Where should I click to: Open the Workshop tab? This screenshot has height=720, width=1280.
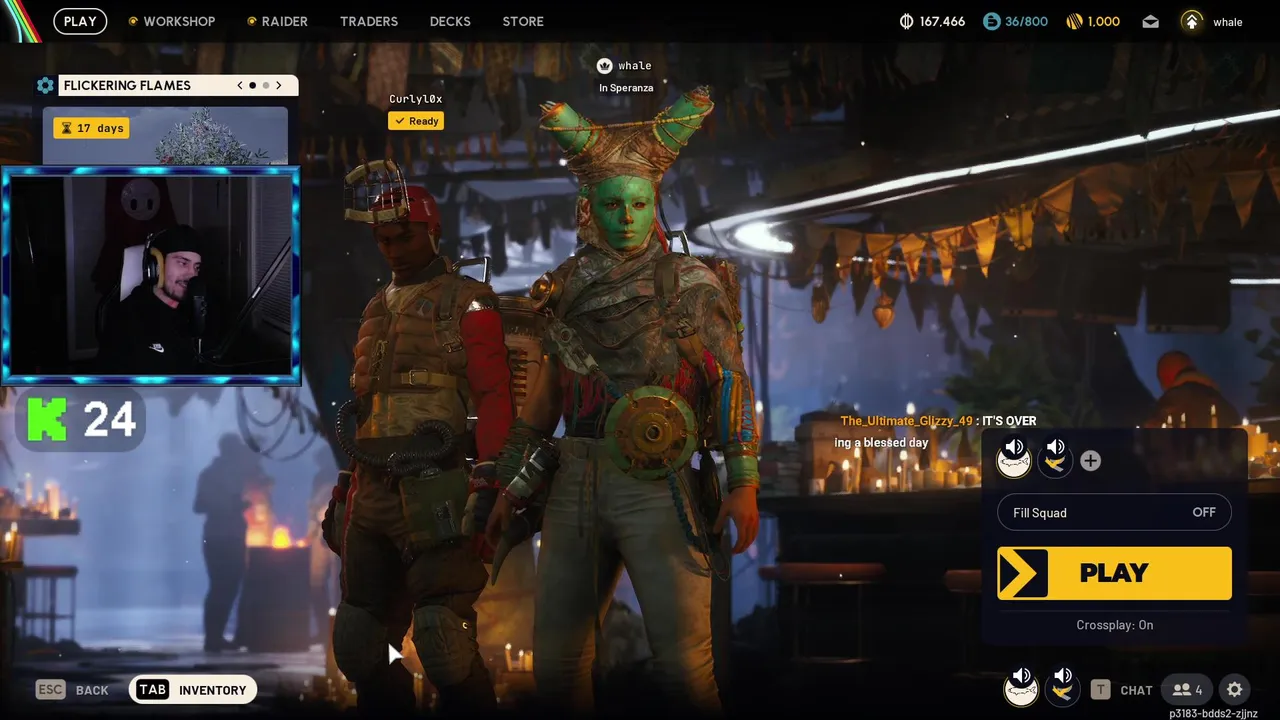coord(178,21)
